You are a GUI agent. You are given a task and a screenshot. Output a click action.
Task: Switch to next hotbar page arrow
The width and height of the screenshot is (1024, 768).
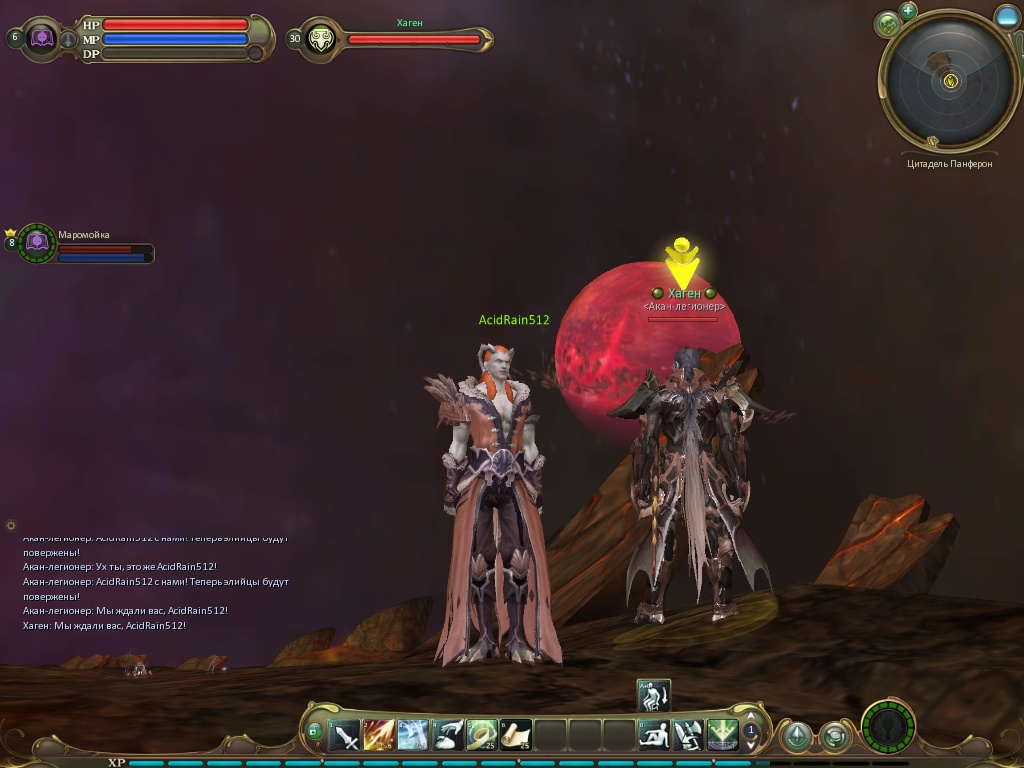751,746
